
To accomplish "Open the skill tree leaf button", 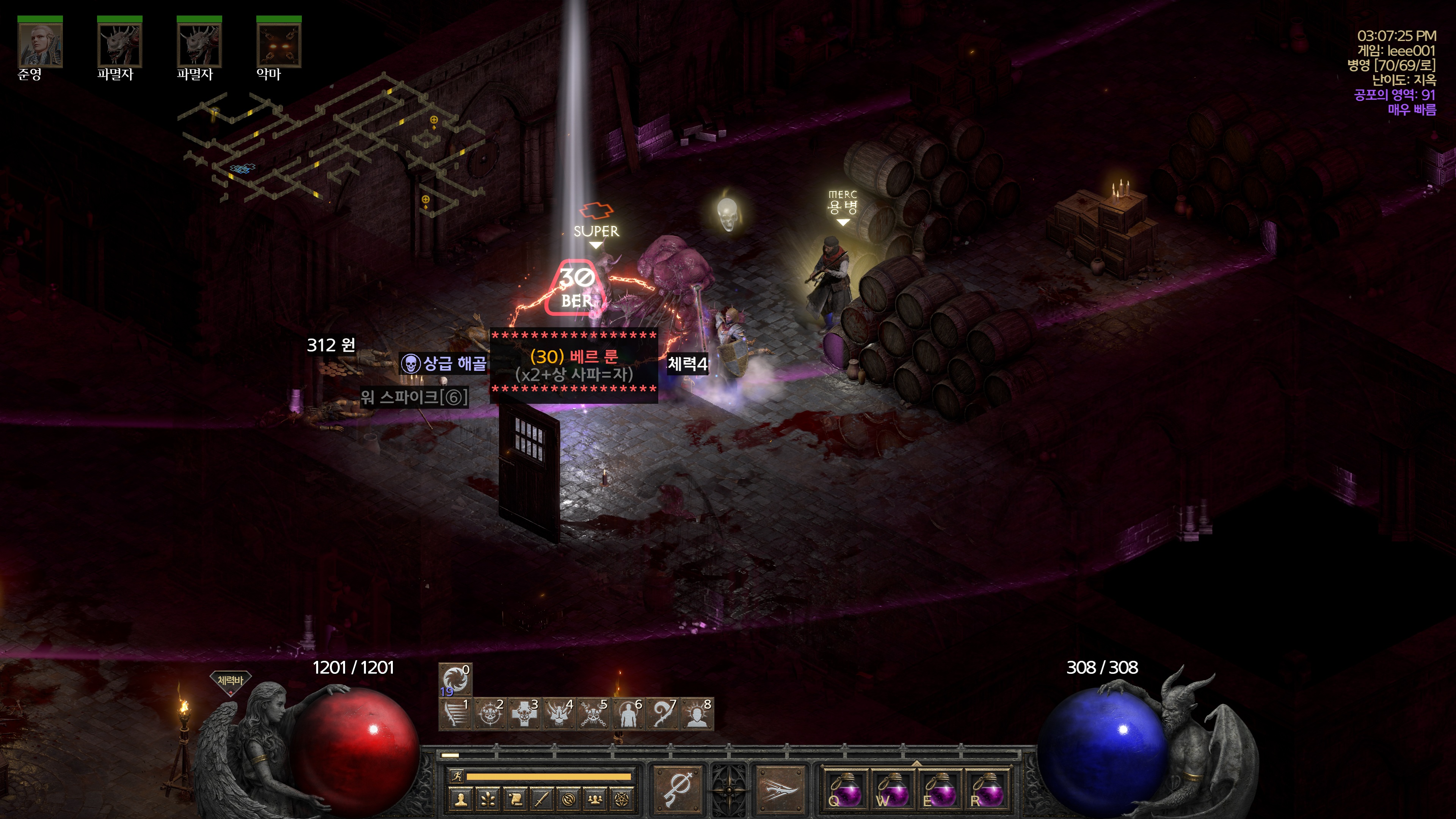I will click(x=488, y=799).
